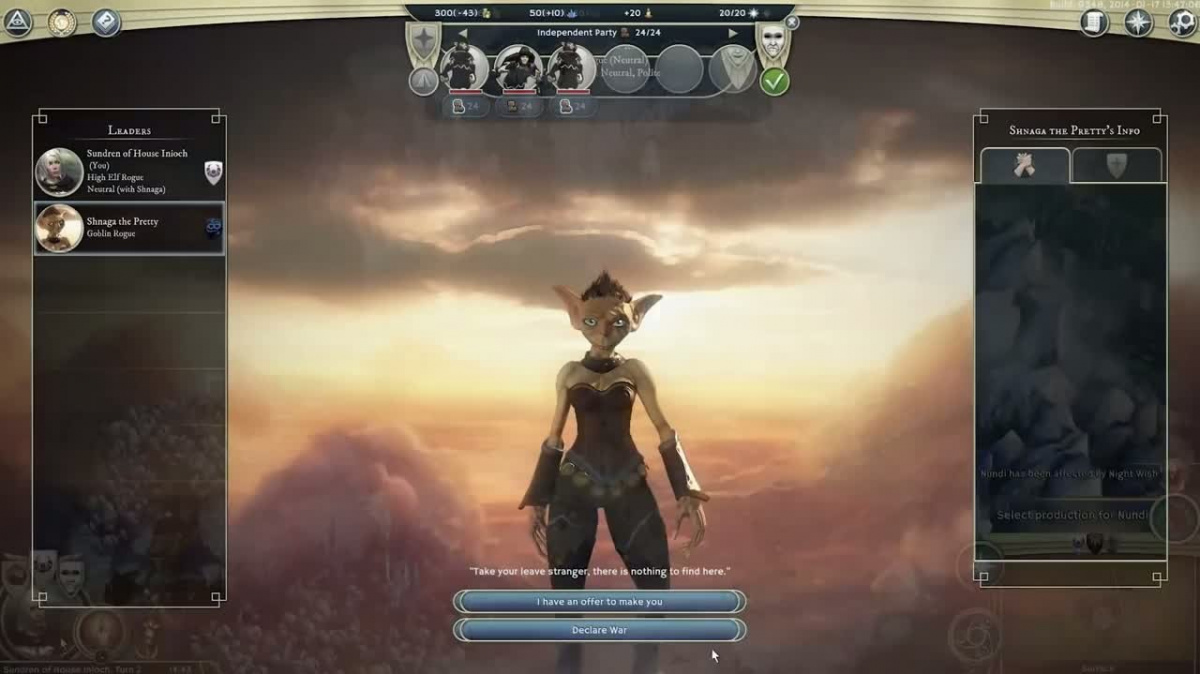Click the compass star icon

[1138, 22]
